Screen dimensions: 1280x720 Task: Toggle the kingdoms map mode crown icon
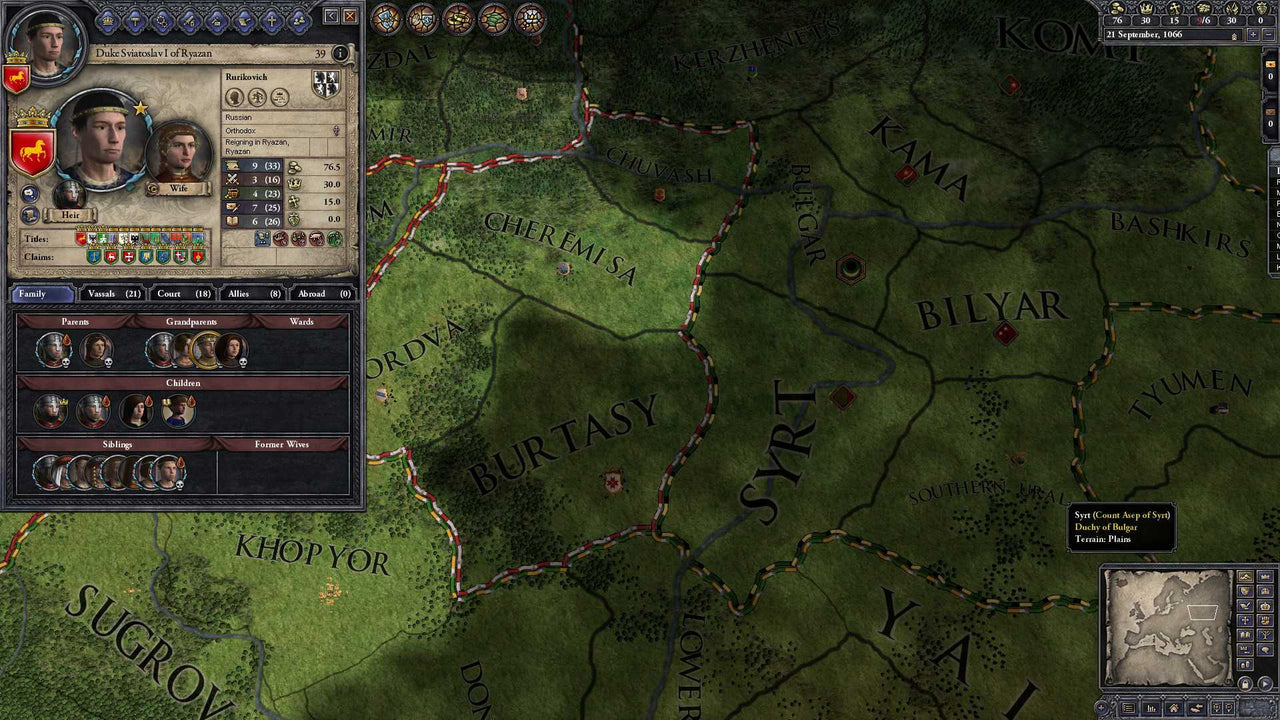[1265, 605]
